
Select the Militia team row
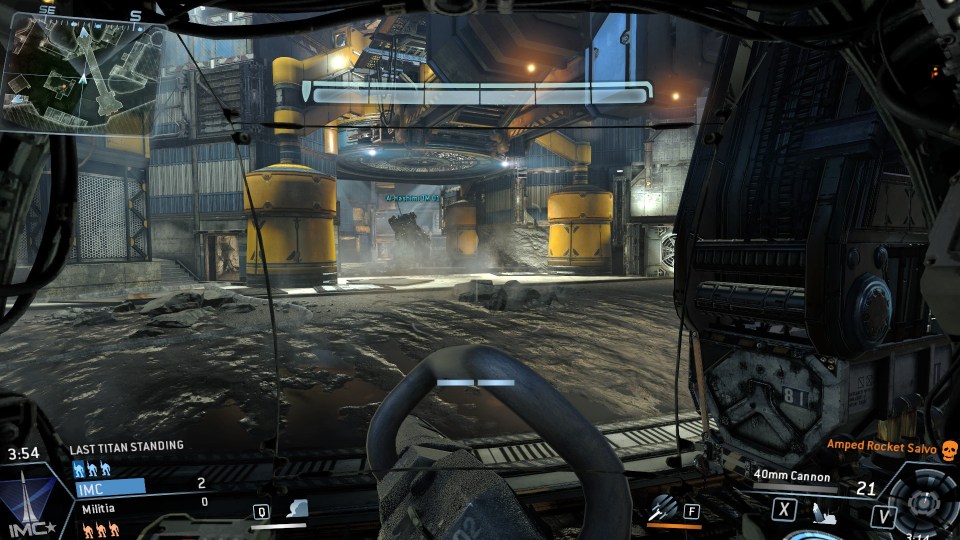[142, 508]
